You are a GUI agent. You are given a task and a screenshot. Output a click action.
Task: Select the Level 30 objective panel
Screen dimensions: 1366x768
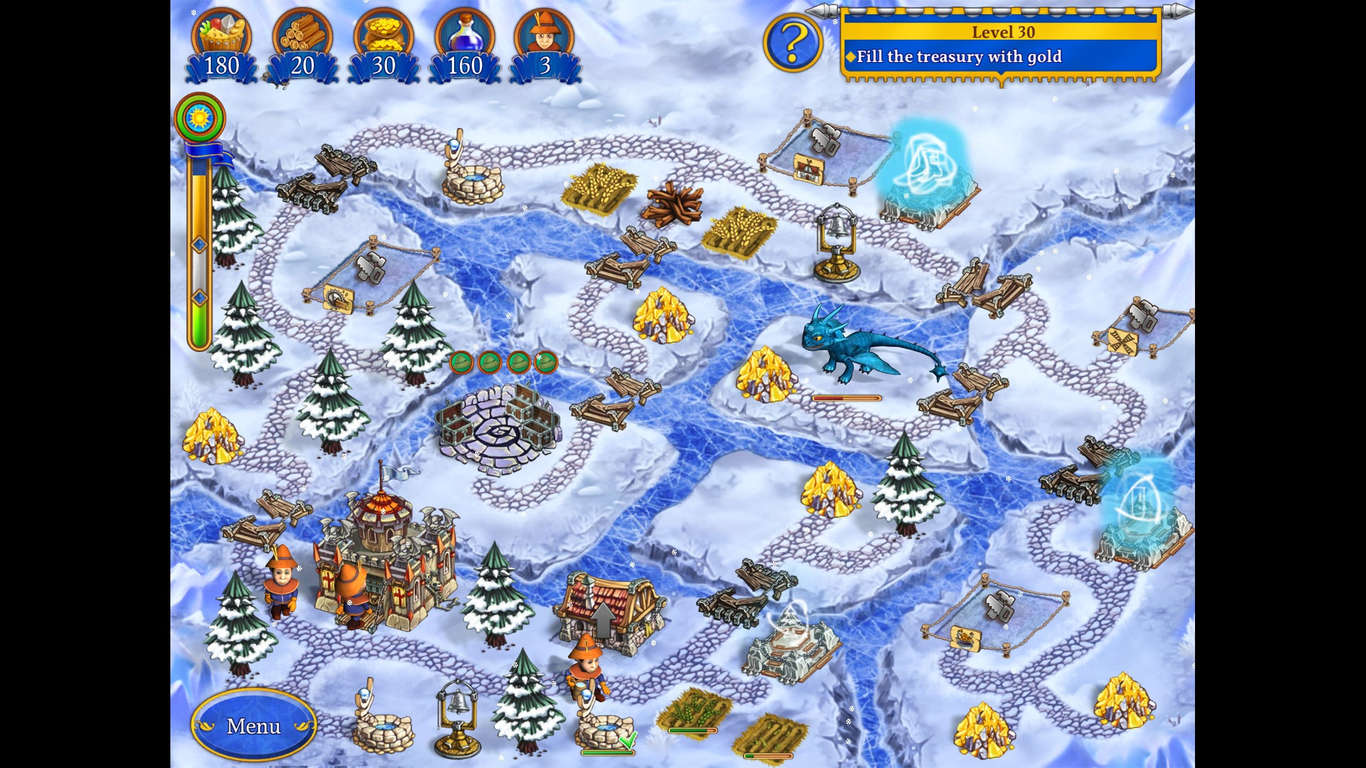(1000, 45)
